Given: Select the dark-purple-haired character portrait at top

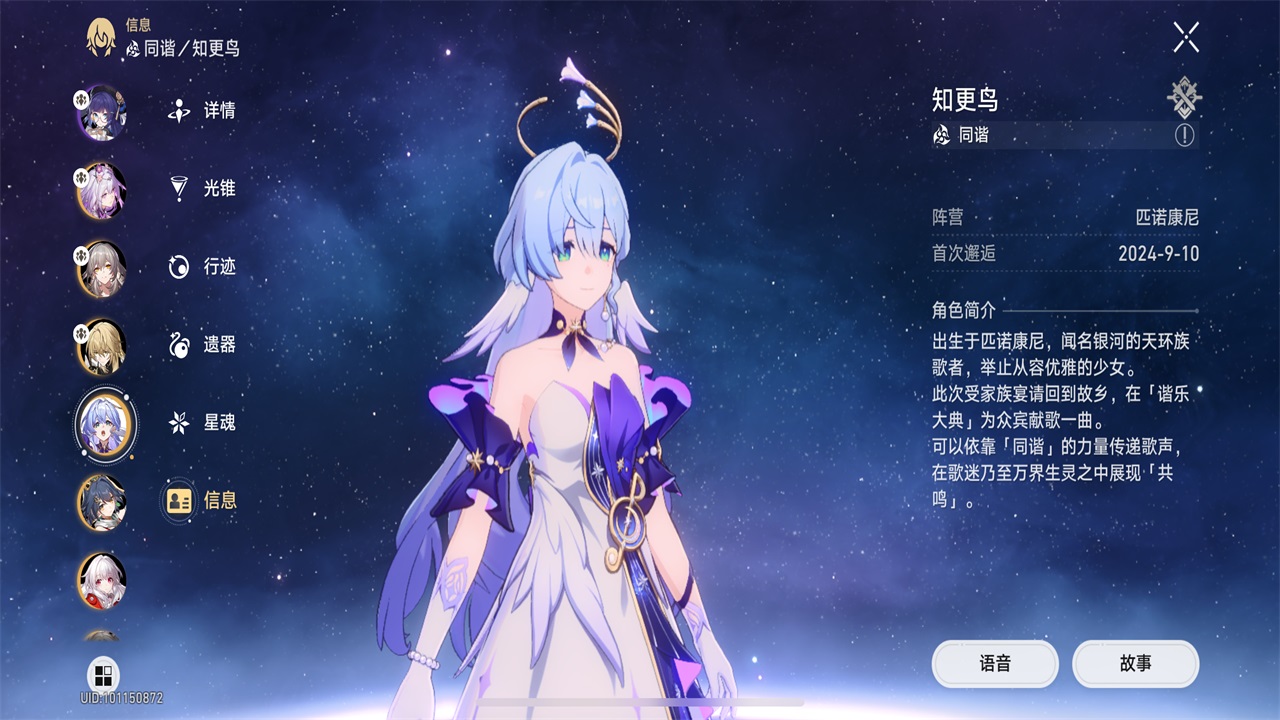Looking at the screenshot, I should click(102, 111).
